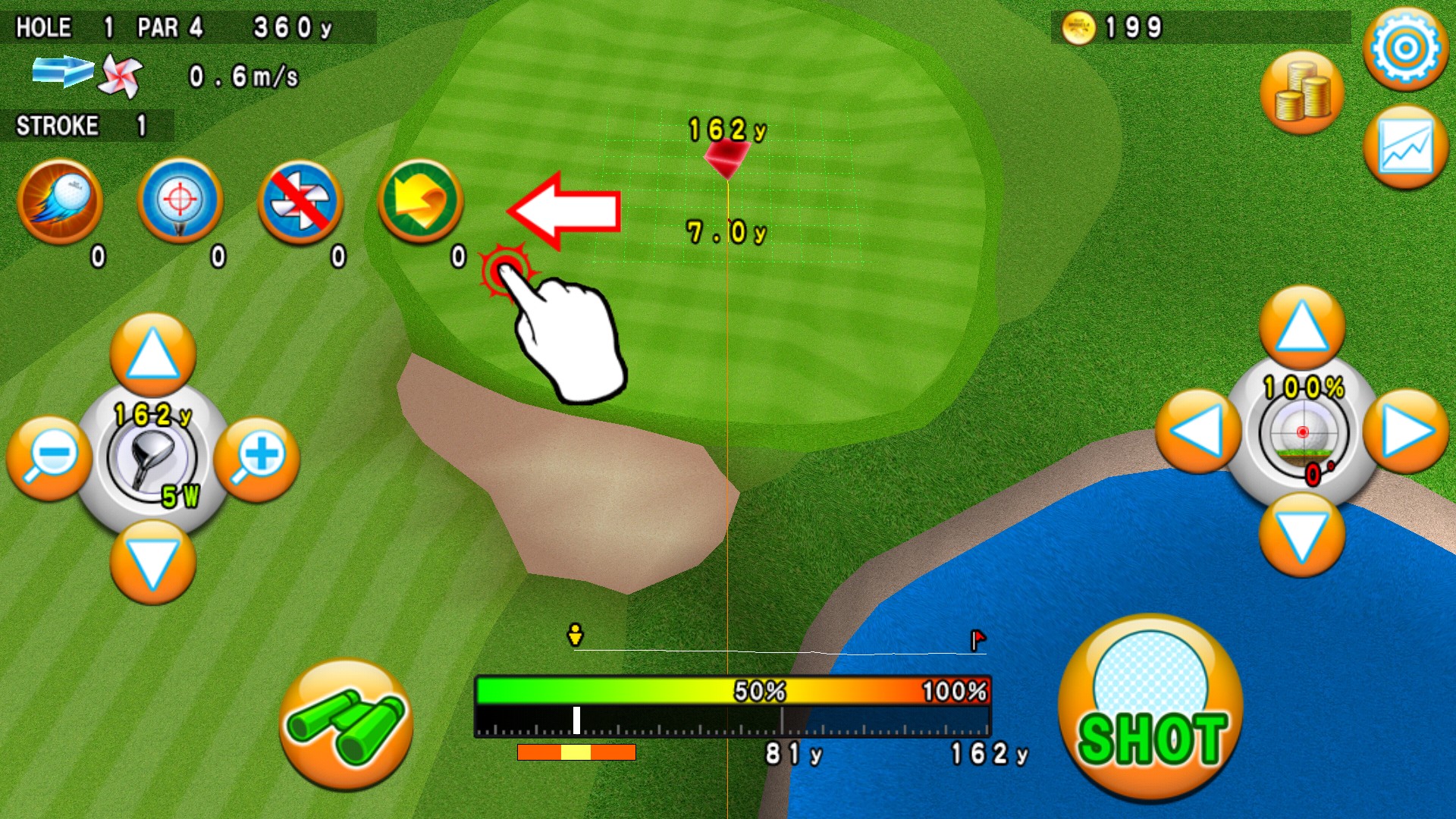Shift aim right with the right arrow
This screenshot has height=819, width=1456.
1406,431
